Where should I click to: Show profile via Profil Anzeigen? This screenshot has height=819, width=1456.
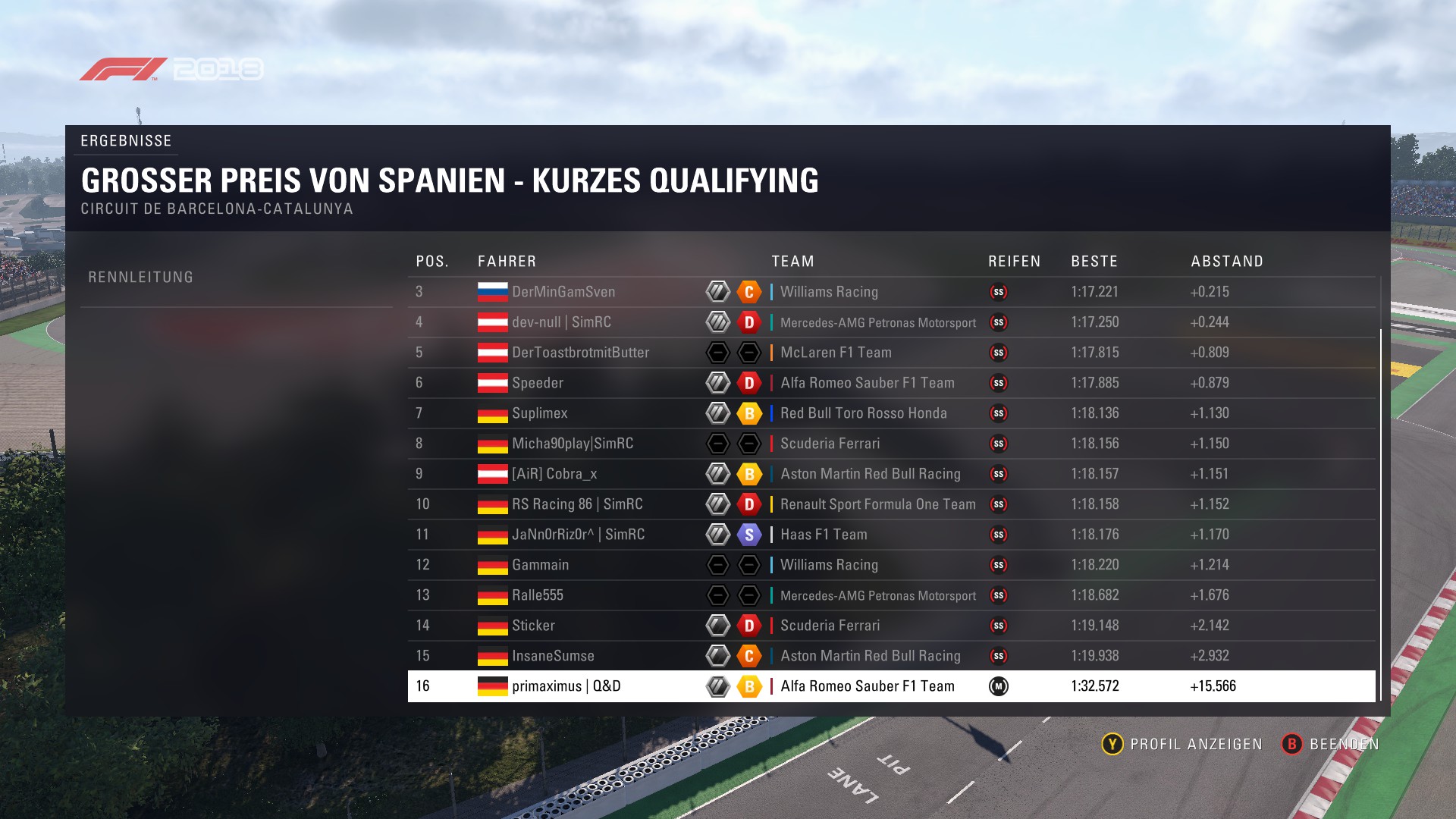point(1182,744)
